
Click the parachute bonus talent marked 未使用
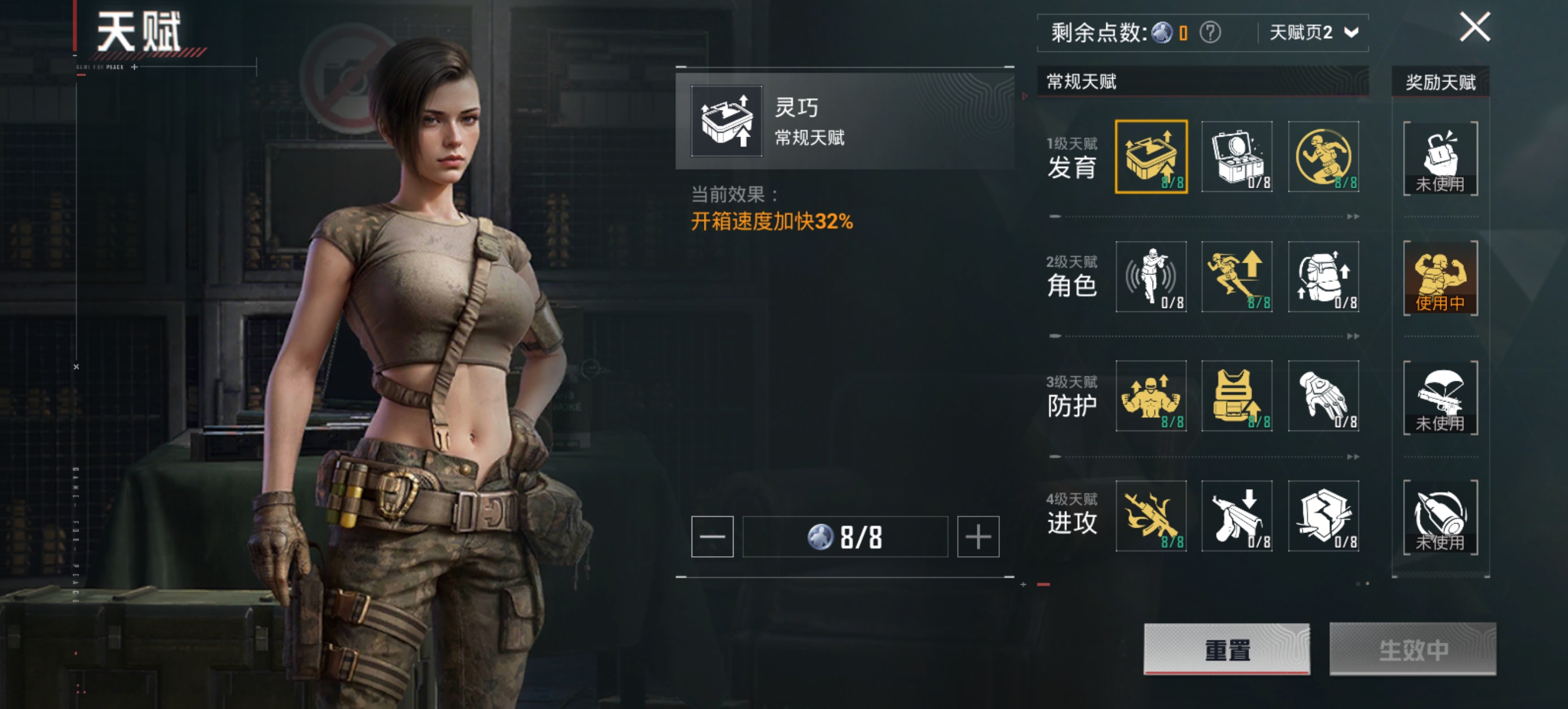coord(1440,398)
